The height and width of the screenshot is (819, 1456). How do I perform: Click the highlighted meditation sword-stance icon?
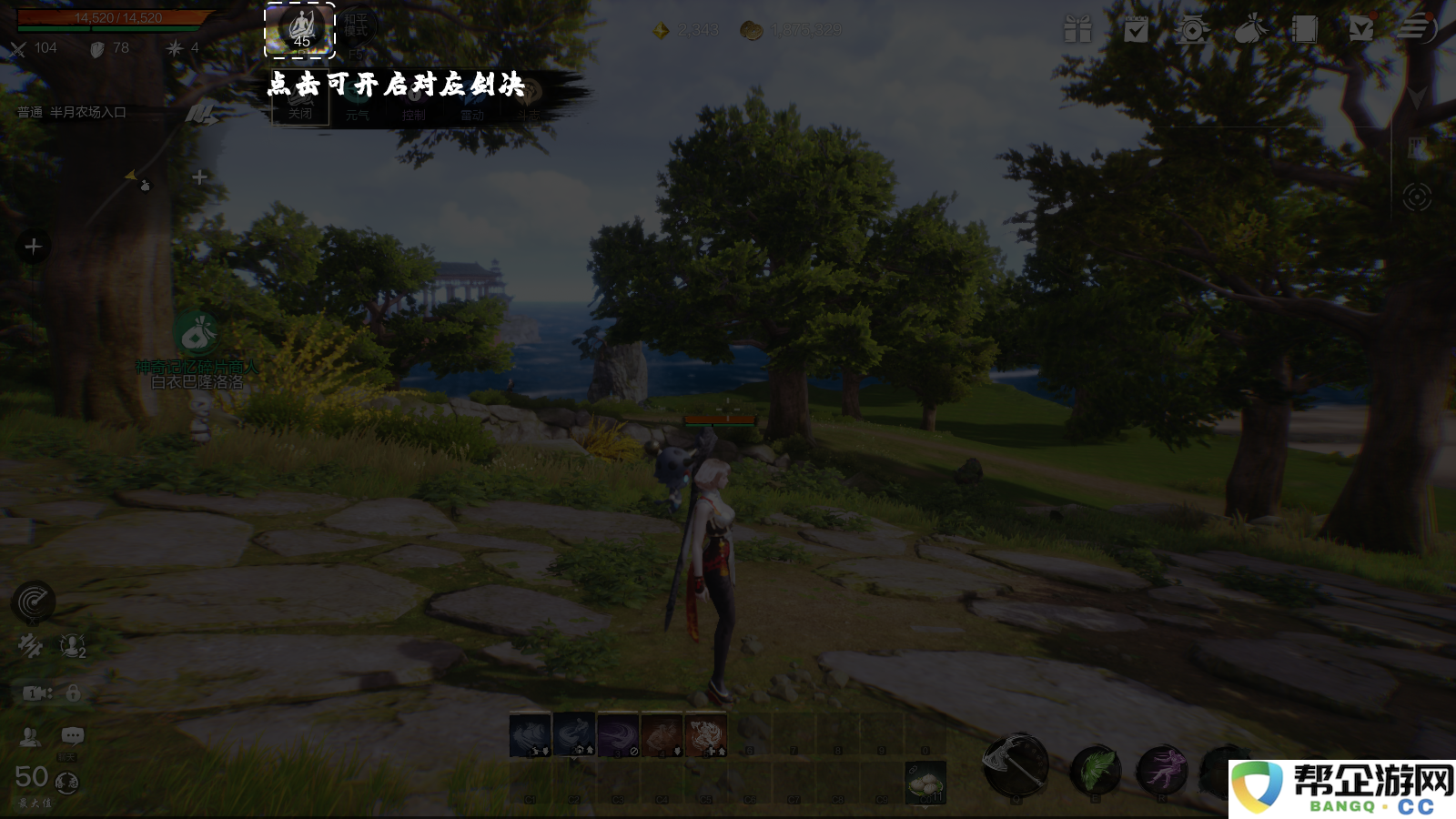point(300,29)
